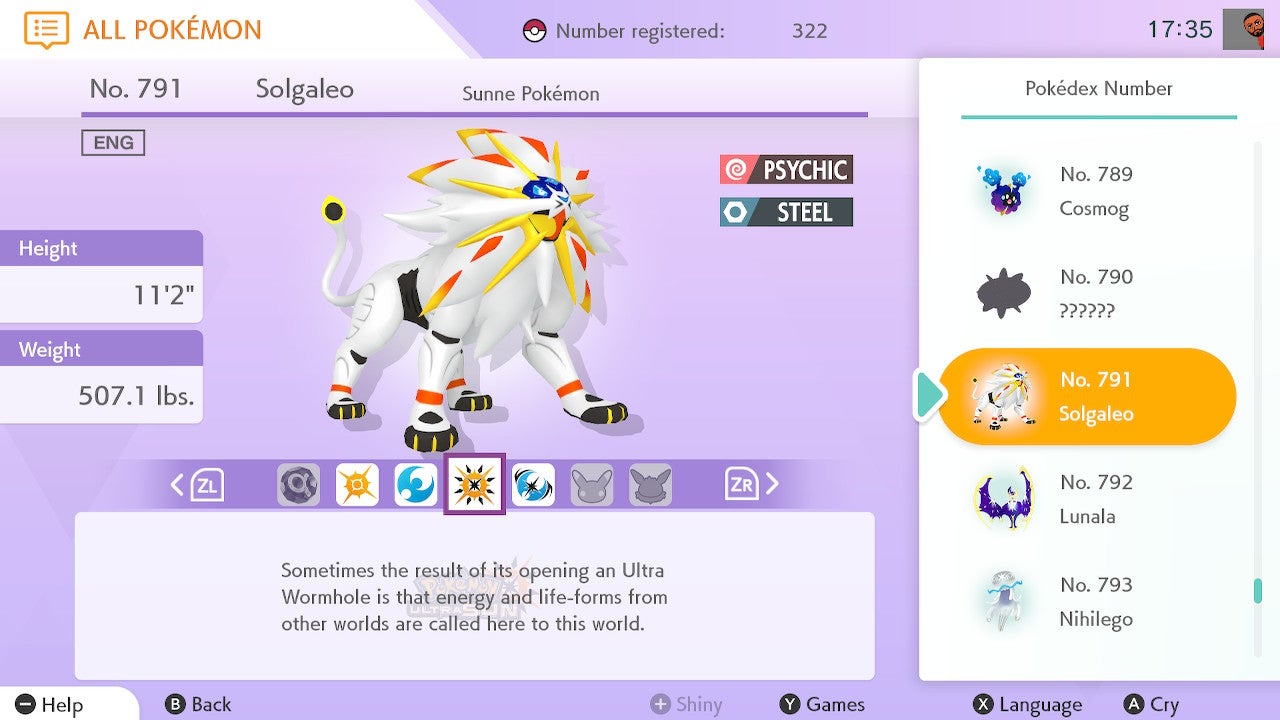
Task: Play Solgaleo's Cry
Action: click(1152, 704)
